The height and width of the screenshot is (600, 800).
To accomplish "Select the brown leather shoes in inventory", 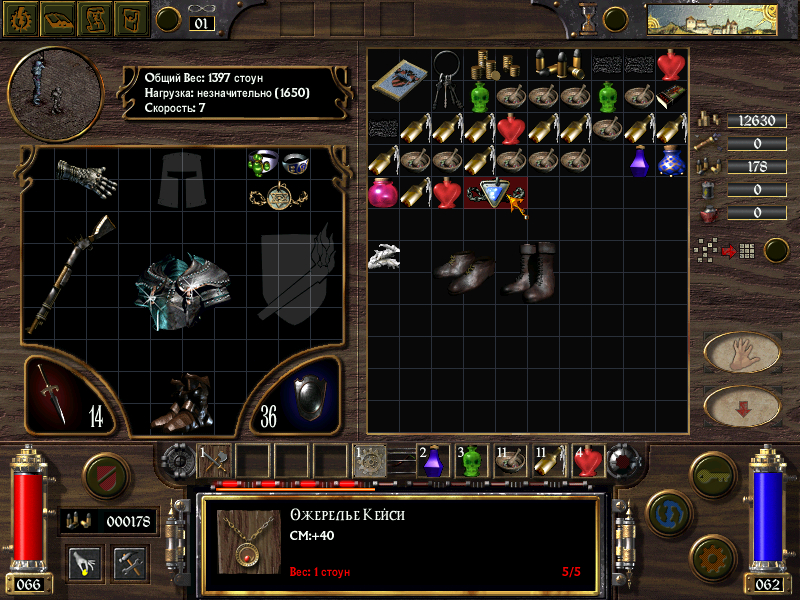I will tap(464, 270).
